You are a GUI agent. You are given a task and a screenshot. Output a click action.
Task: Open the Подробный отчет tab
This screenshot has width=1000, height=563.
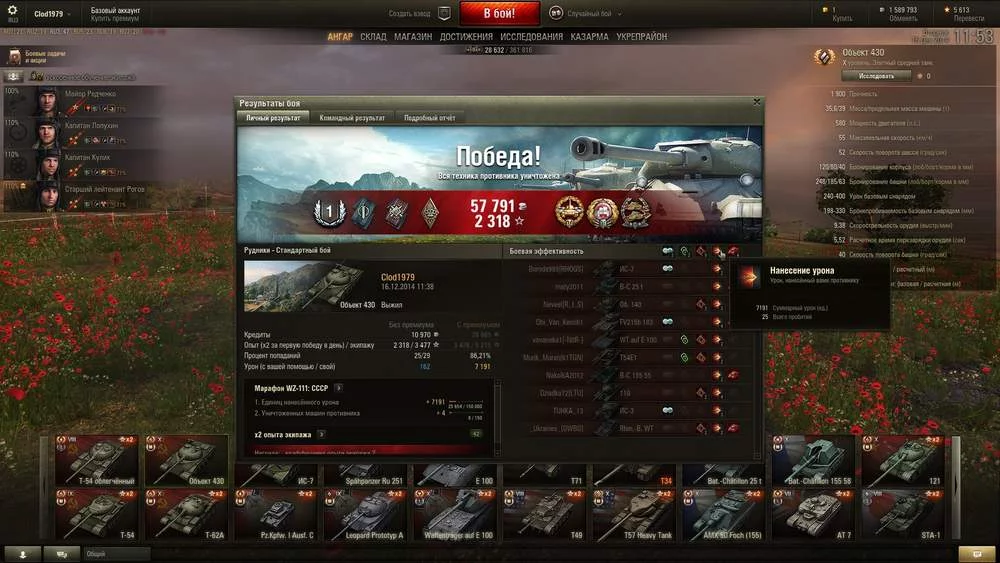click(x=429, y=118)
